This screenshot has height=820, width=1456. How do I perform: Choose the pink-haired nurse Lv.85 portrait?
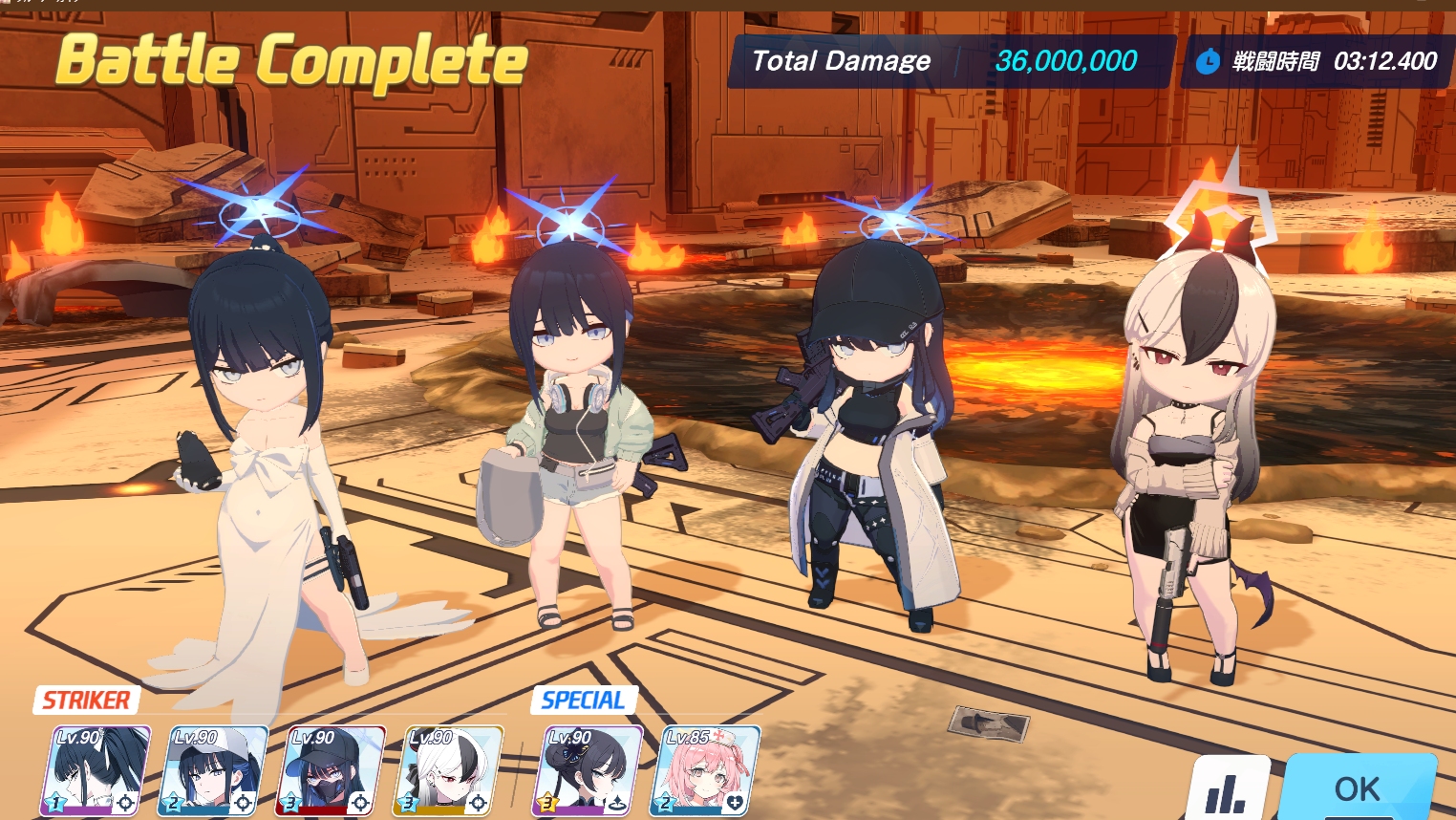tap(705, 770)
